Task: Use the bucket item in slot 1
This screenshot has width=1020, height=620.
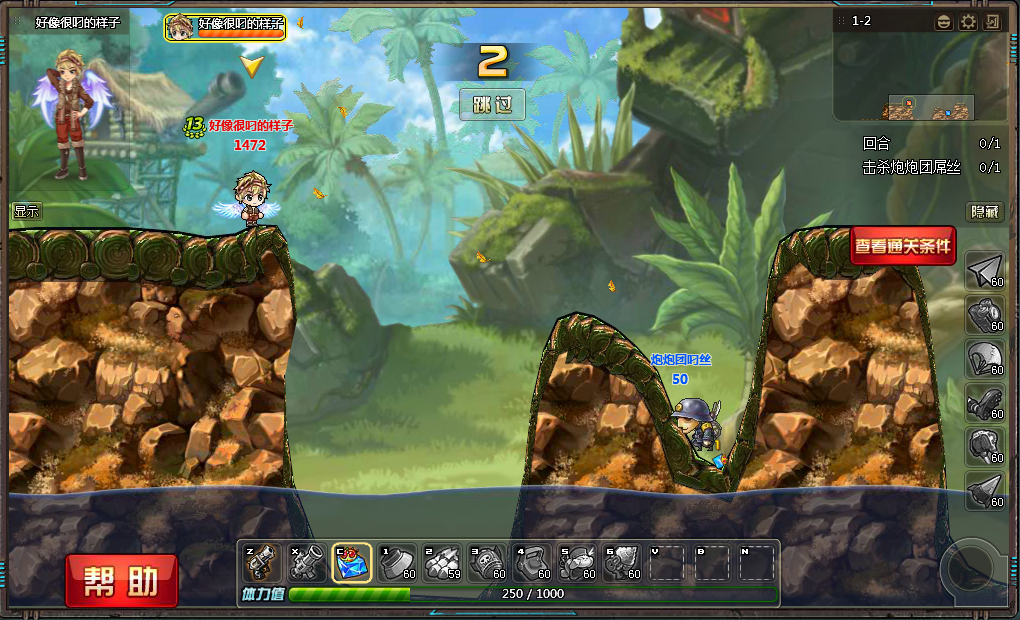Action: pos(398,563)
